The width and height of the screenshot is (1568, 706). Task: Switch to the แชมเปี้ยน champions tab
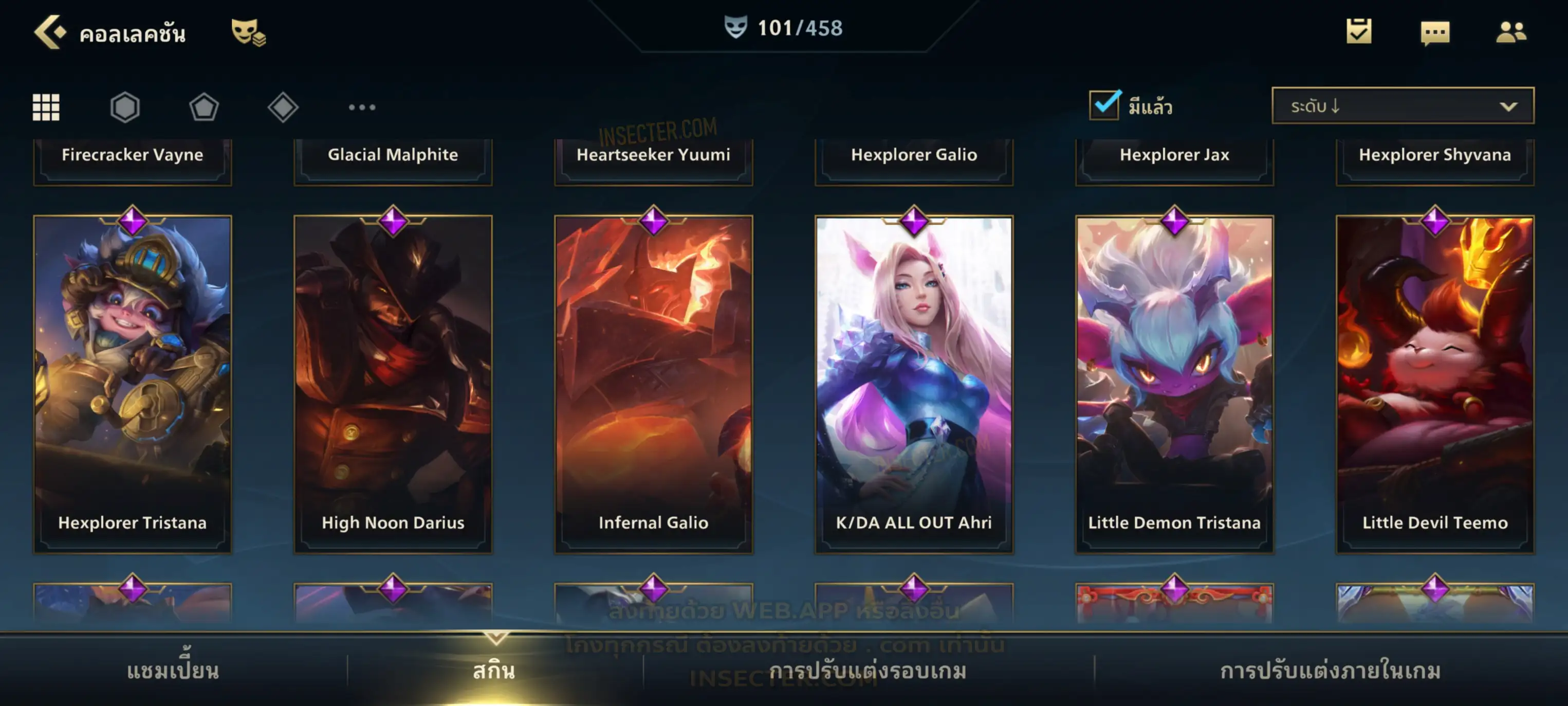(x=173, y=671)
